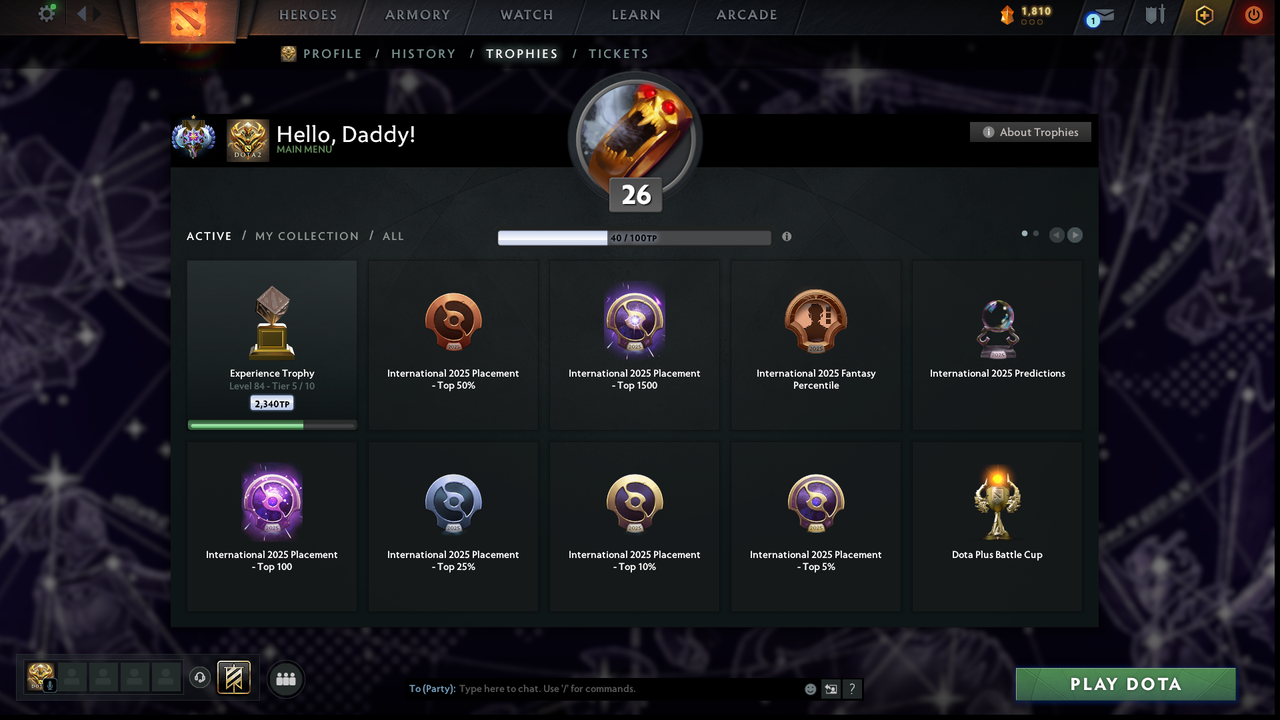Click the power button to exit Dota
This screenshot has height=720, width=1280.
click(1253, 15)
